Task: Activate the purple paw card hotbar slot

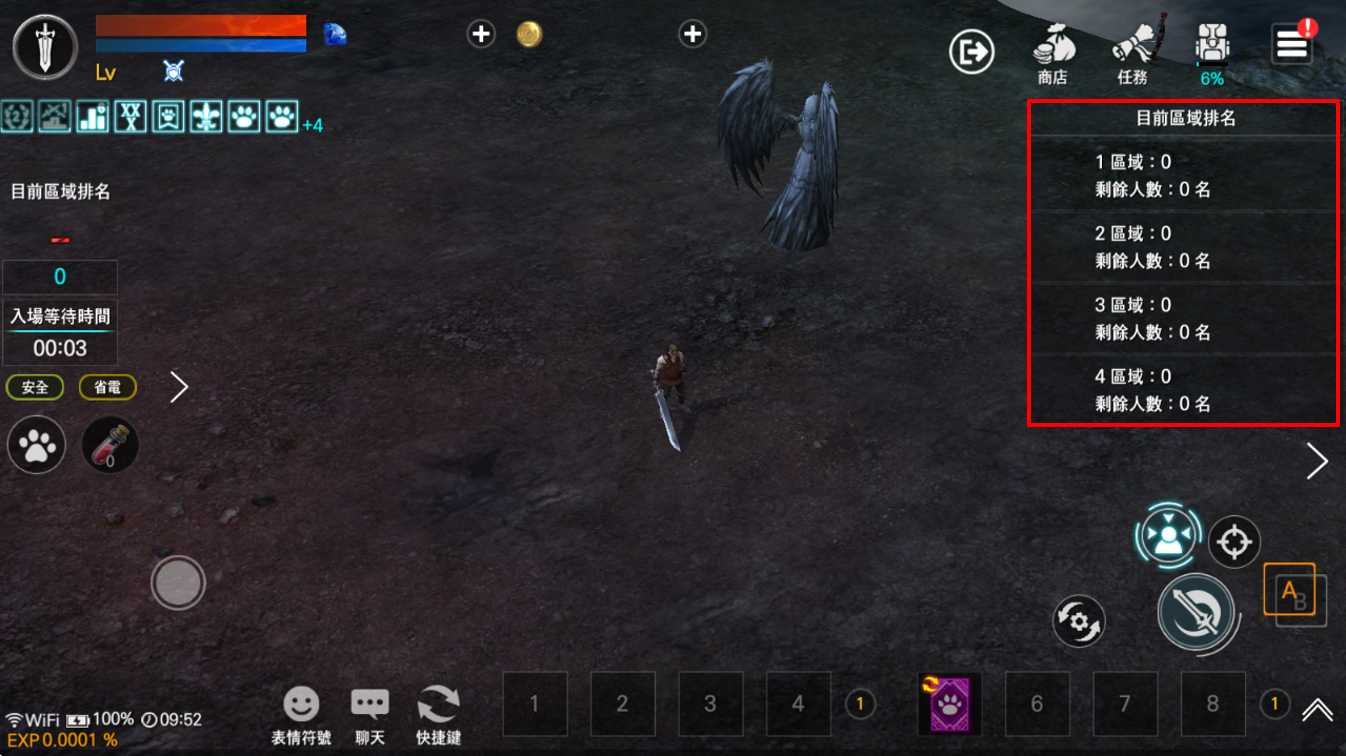Action: (x=949, y=704)
